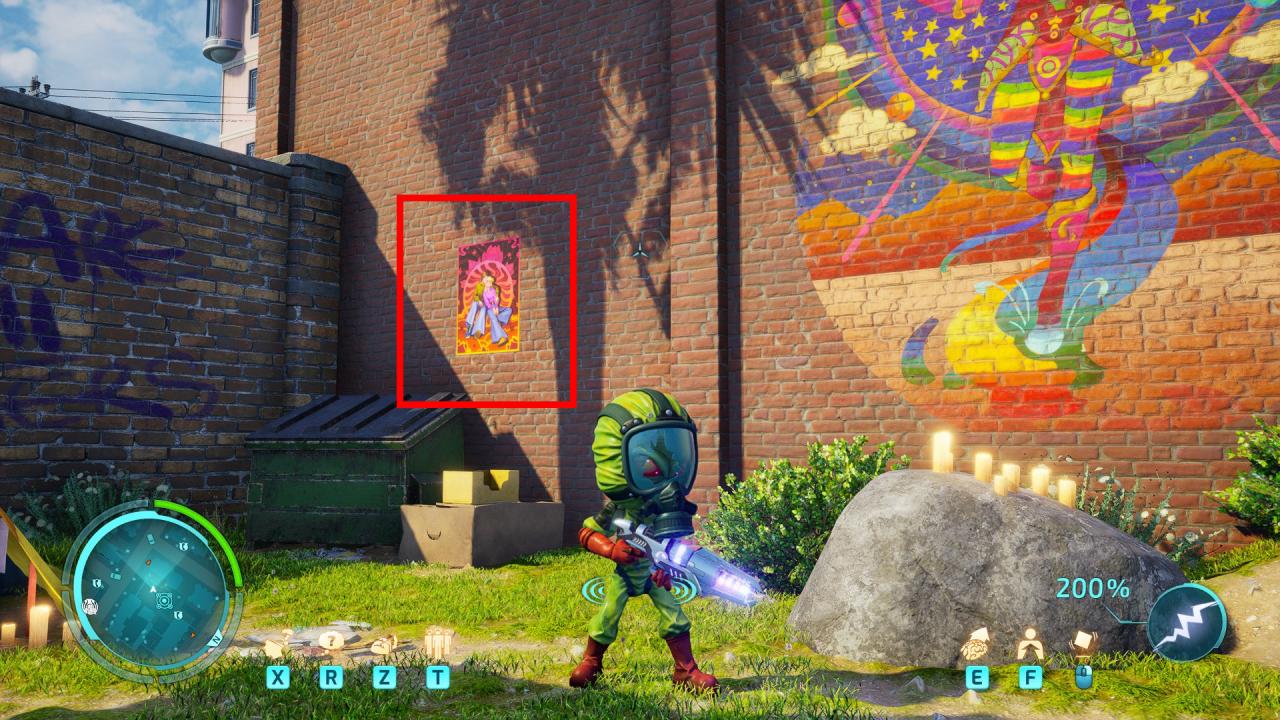The image size is (1280, 720).
Task: Activate the brain extraction ability icon
Action: tap(977, 644)
